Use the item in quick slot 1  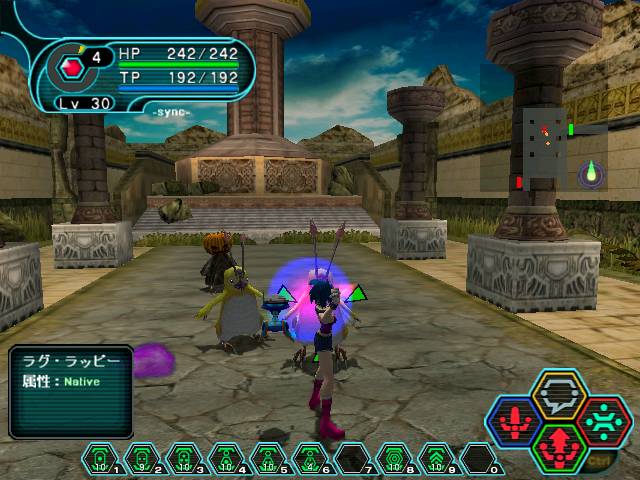click(x=99, y=460)
